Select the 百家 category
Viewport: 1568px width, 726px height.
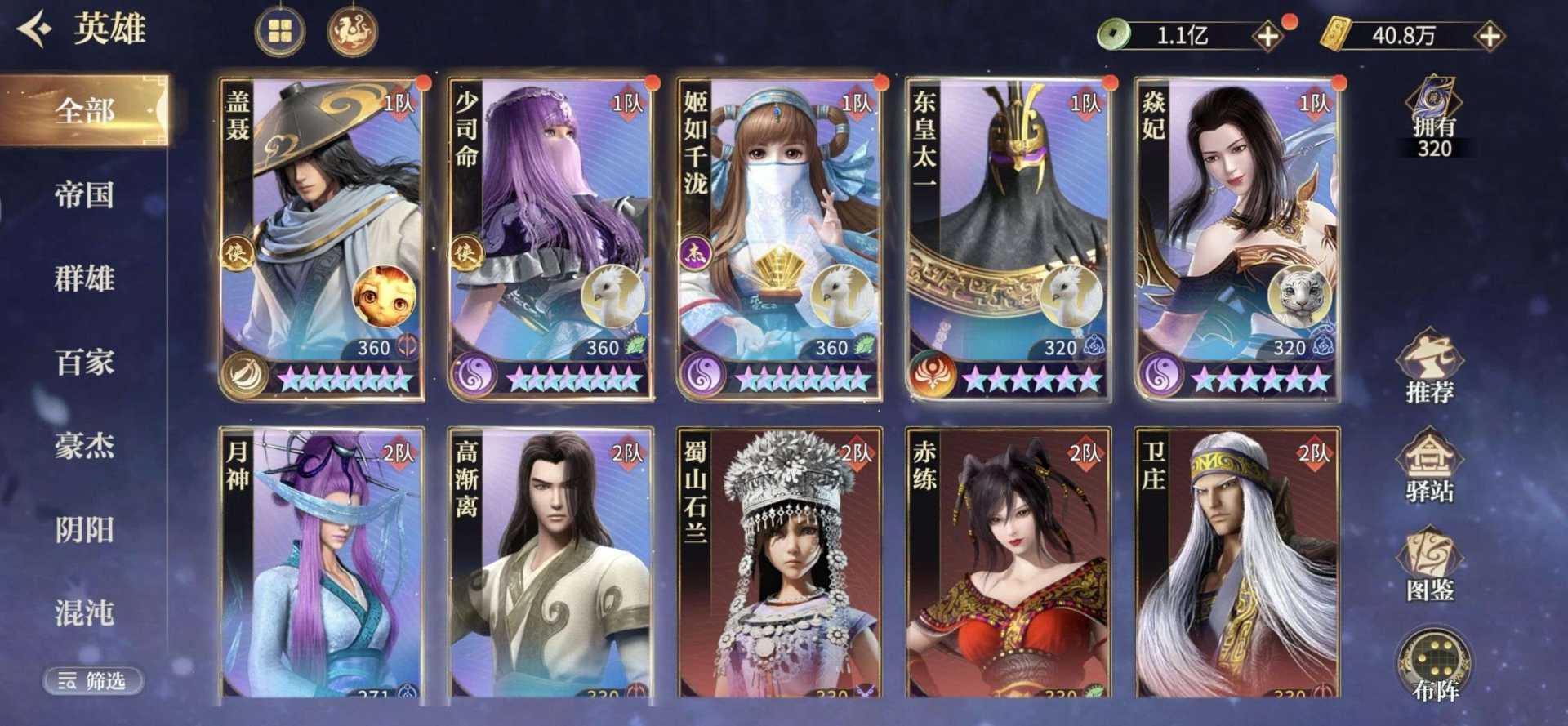click(84, 362)
